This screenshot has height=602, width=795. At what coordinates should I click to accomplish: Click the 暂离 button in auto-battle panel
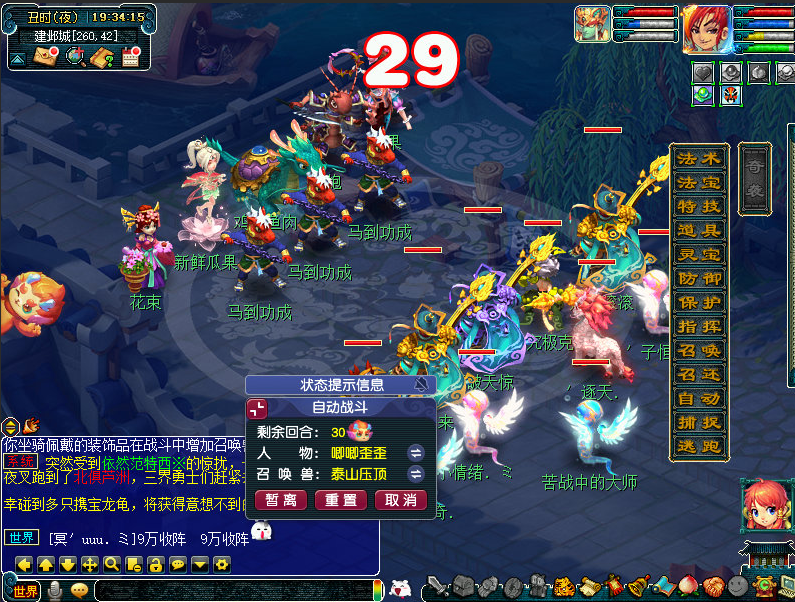point(281,500)
